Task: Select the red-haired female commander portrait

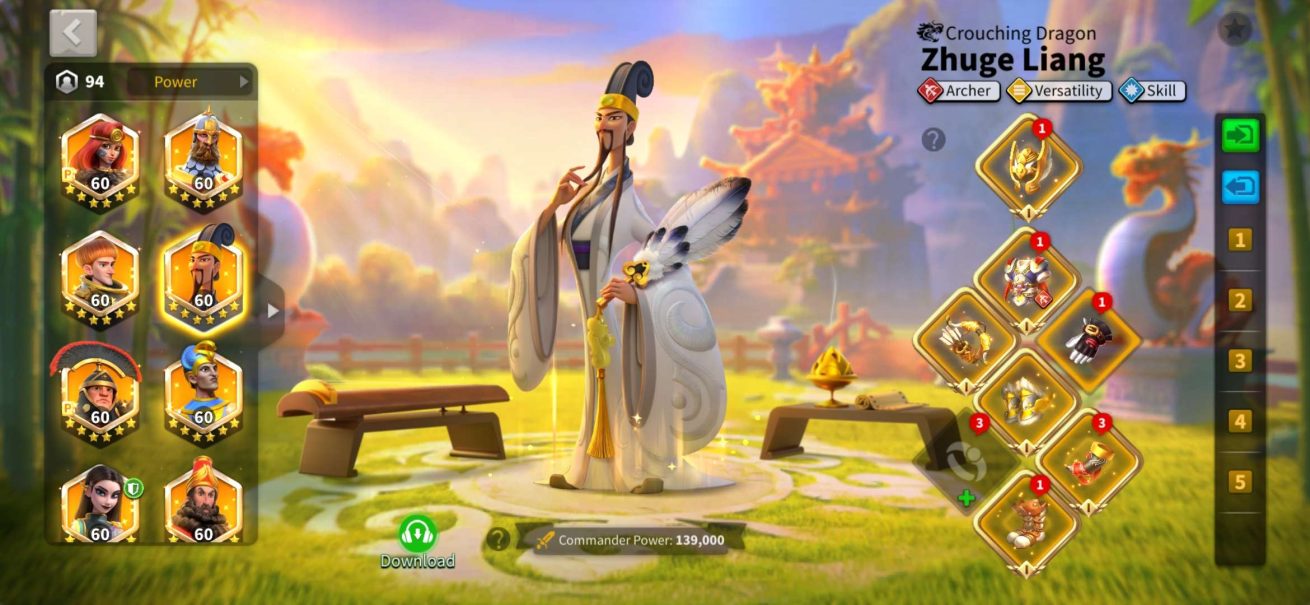Action: [x=100, y=158]
